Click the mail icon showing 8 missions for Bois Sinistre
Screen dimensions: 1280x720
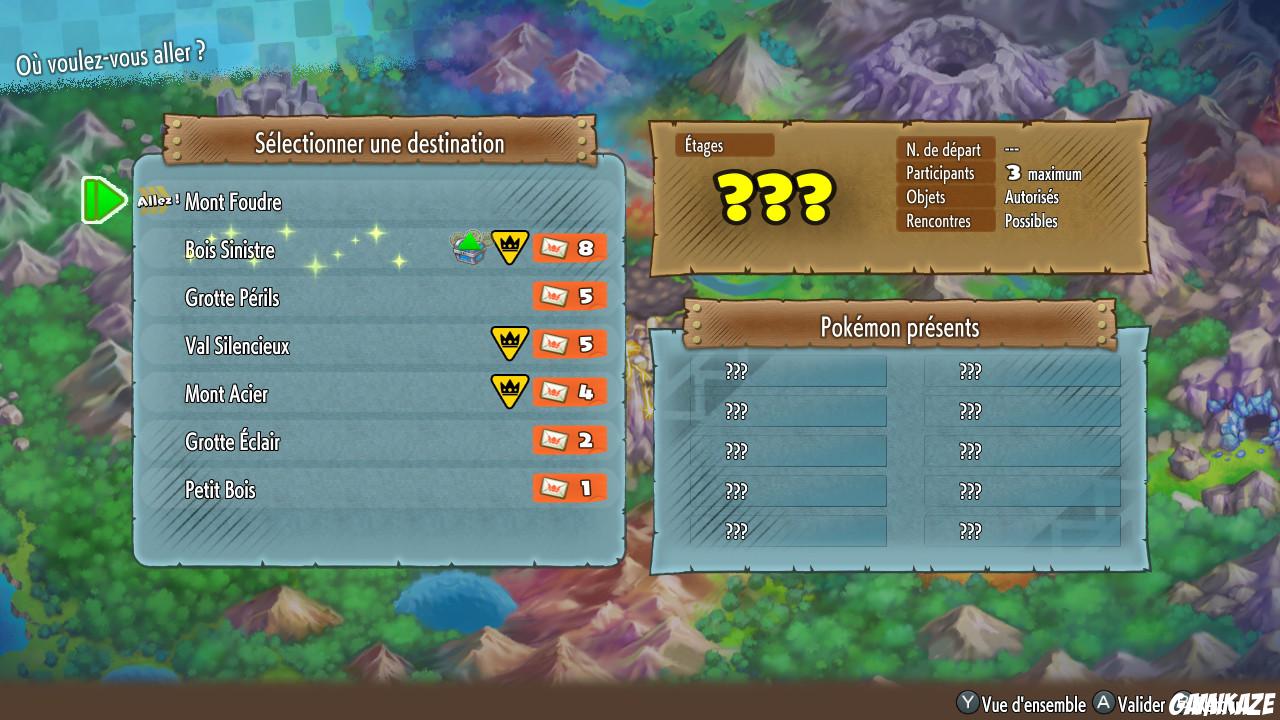(x=570, y=247)
